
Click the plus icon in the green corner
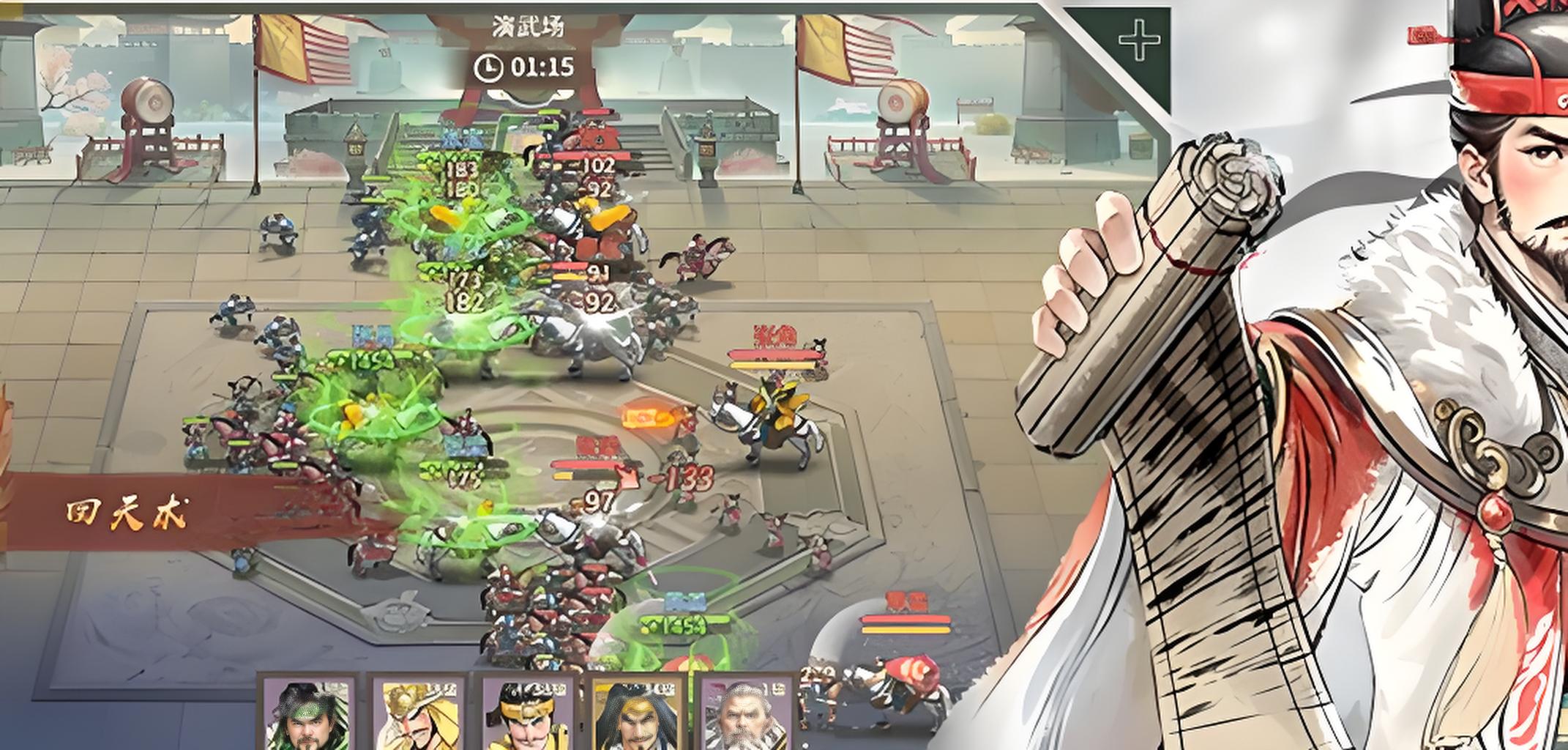1139,40
